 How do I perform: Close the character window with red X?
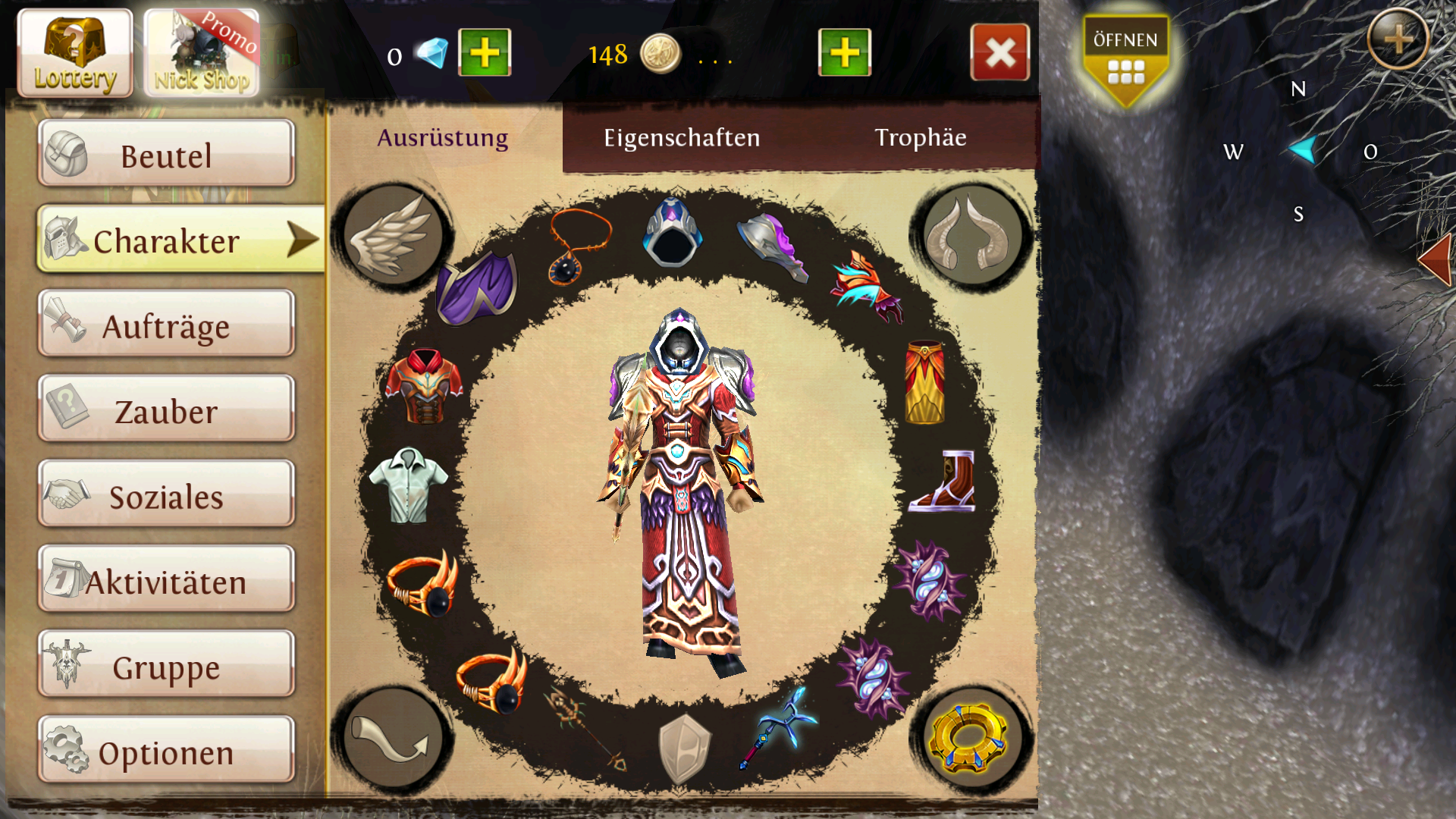coord(999,52)
